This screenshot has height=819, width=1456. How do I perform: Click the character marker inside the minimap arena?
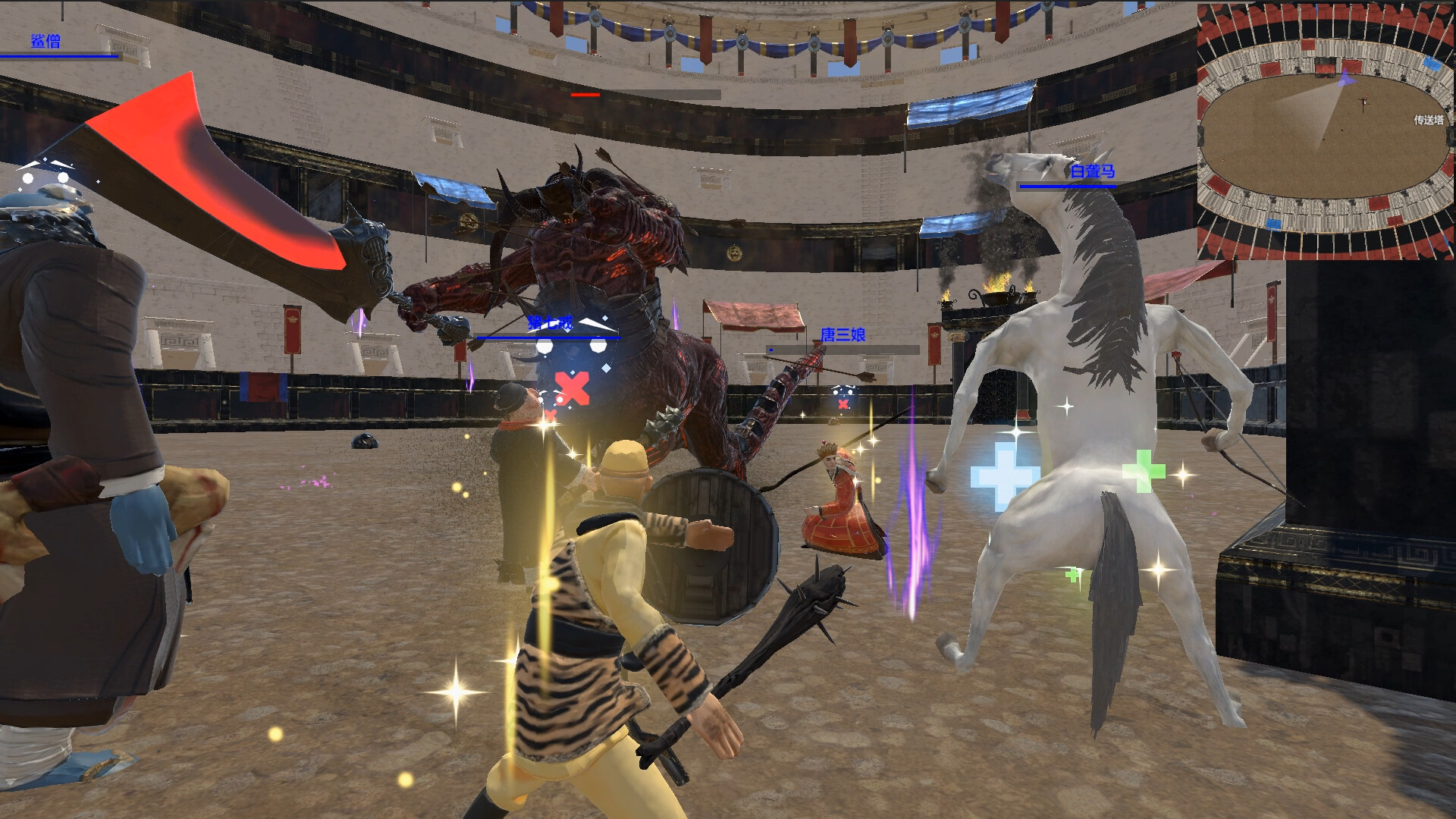[x=1363, y=101]
